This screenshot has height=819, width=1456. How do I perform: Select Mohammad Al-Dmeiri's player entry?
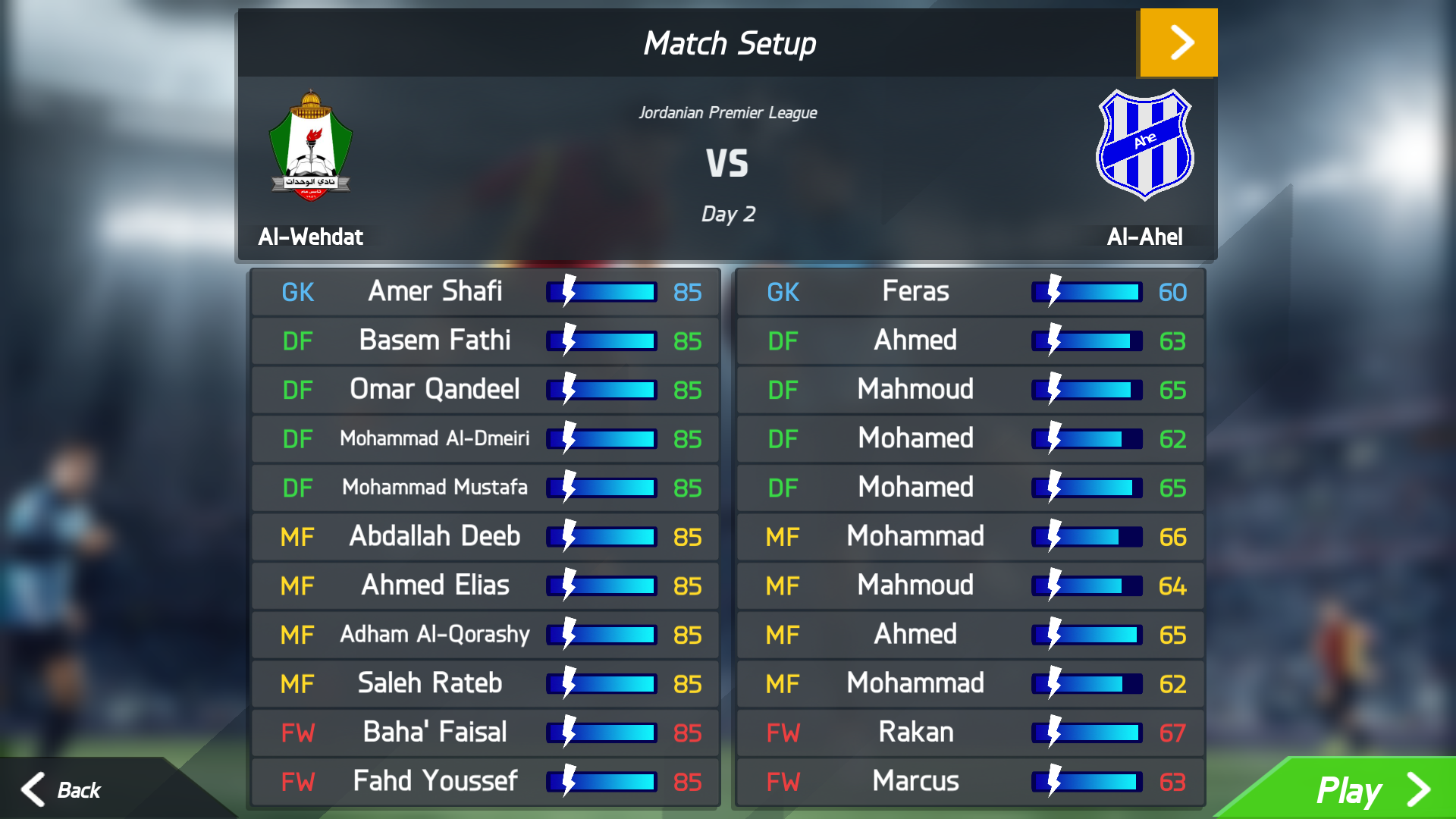pyautogui.click(x=485, y=438)
